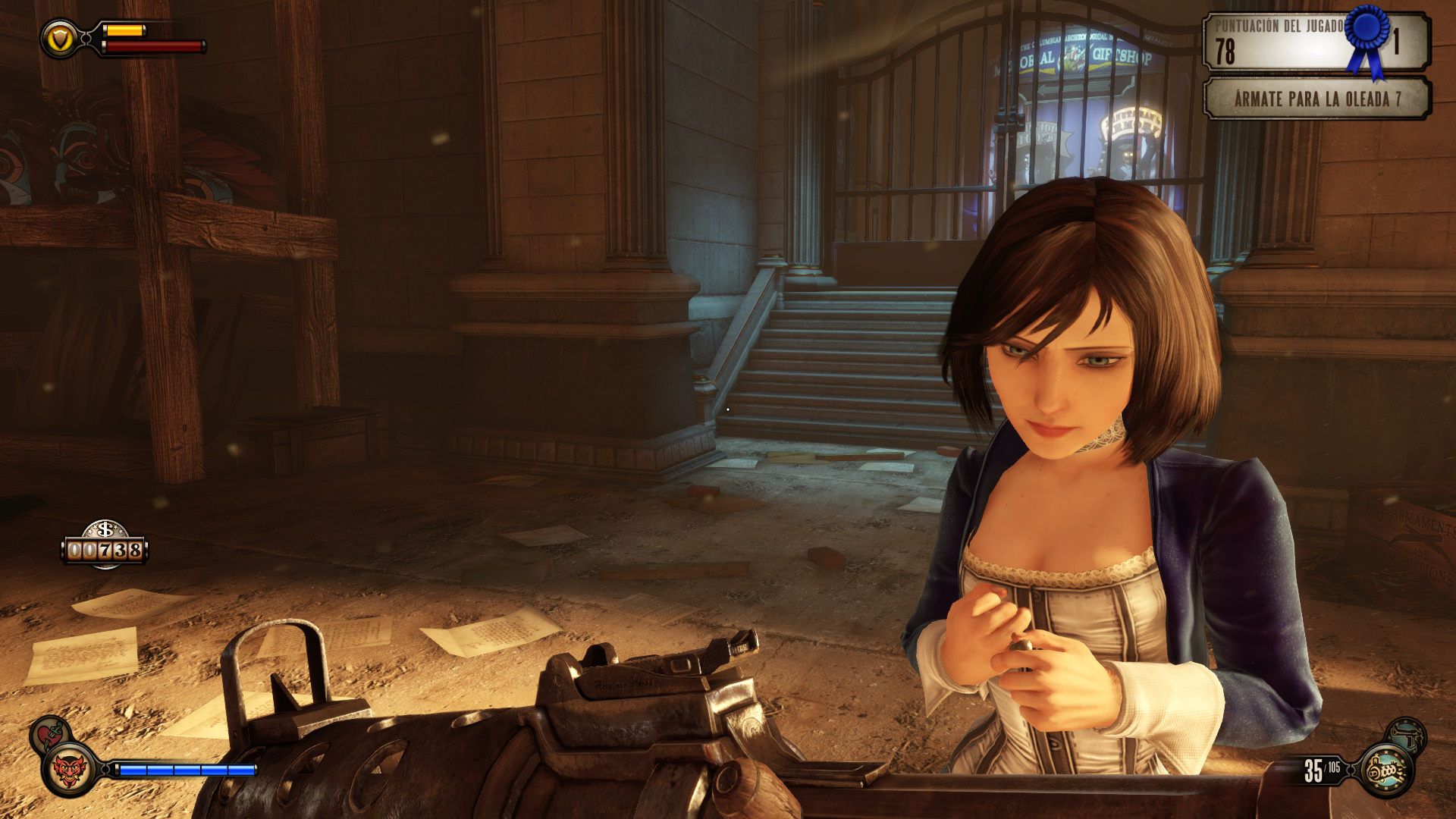Open the 'Ármate para la oleada 7' objective

coord(1316,99)
